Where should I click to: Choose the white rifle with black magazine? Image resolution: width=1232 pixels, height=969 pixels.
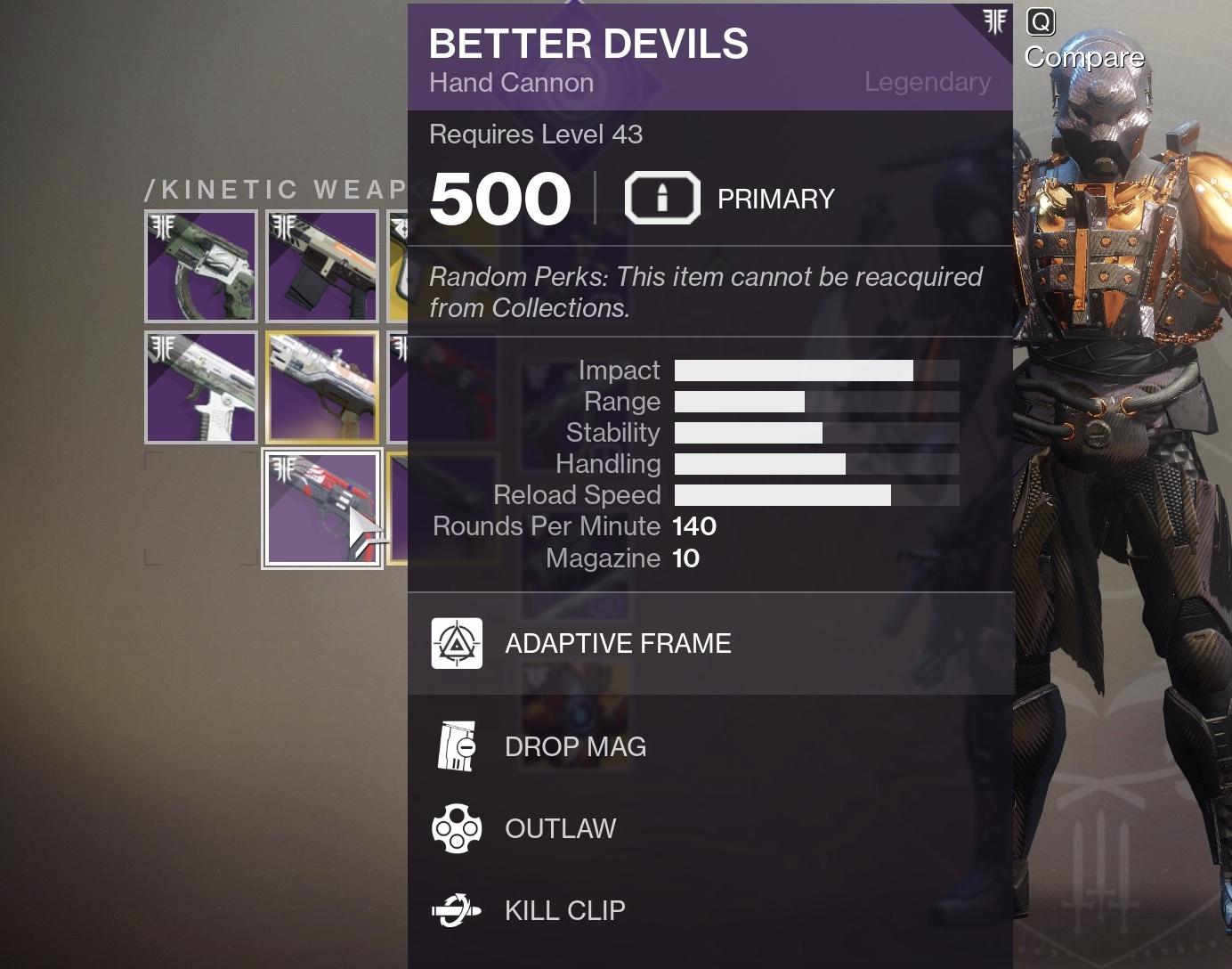(321, 266)
